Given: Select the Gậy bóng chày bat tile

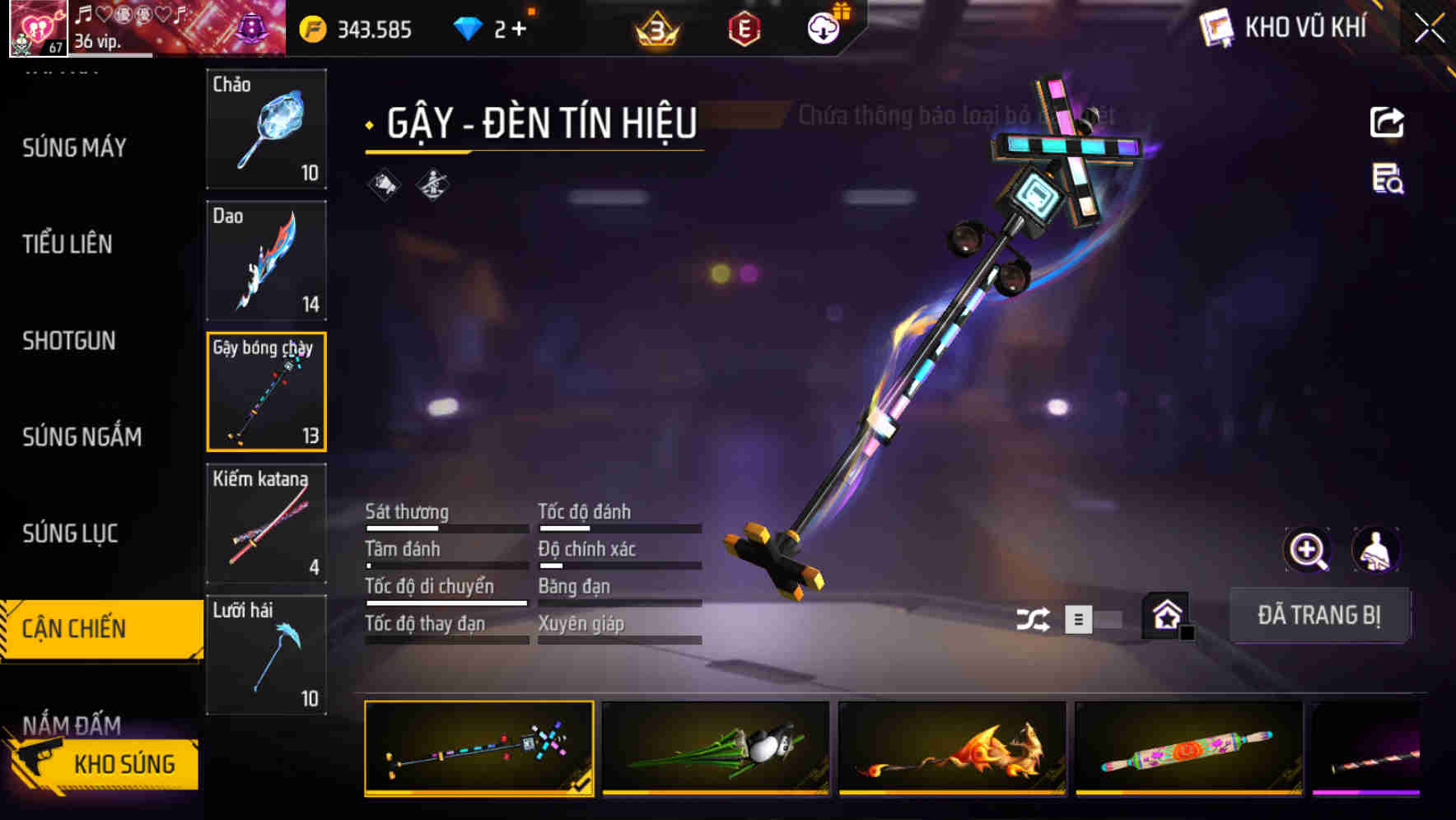Looking at the screenshot, I should [266, 392].
